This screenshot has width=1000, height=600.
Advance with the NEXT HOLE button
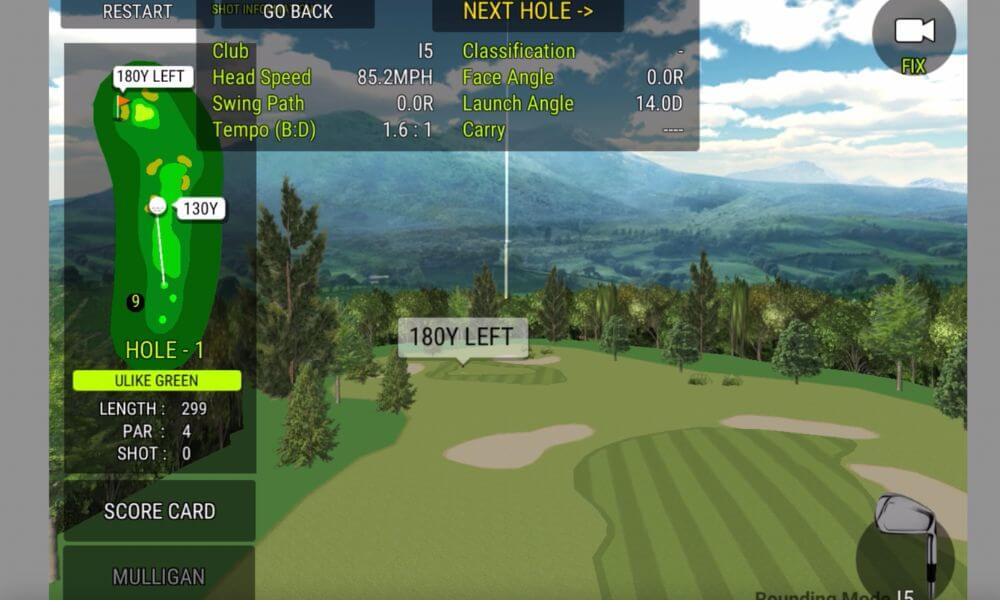click(x=527, y=12)
